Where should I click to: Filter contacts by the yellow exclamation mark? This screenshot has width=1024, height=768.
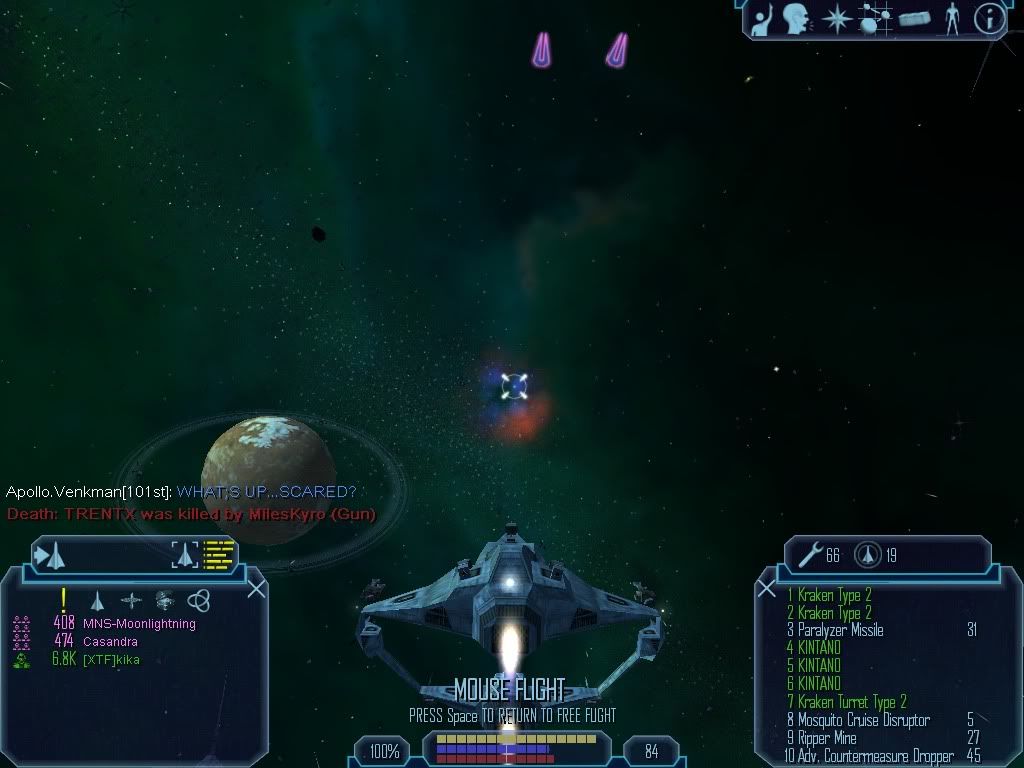64,599
